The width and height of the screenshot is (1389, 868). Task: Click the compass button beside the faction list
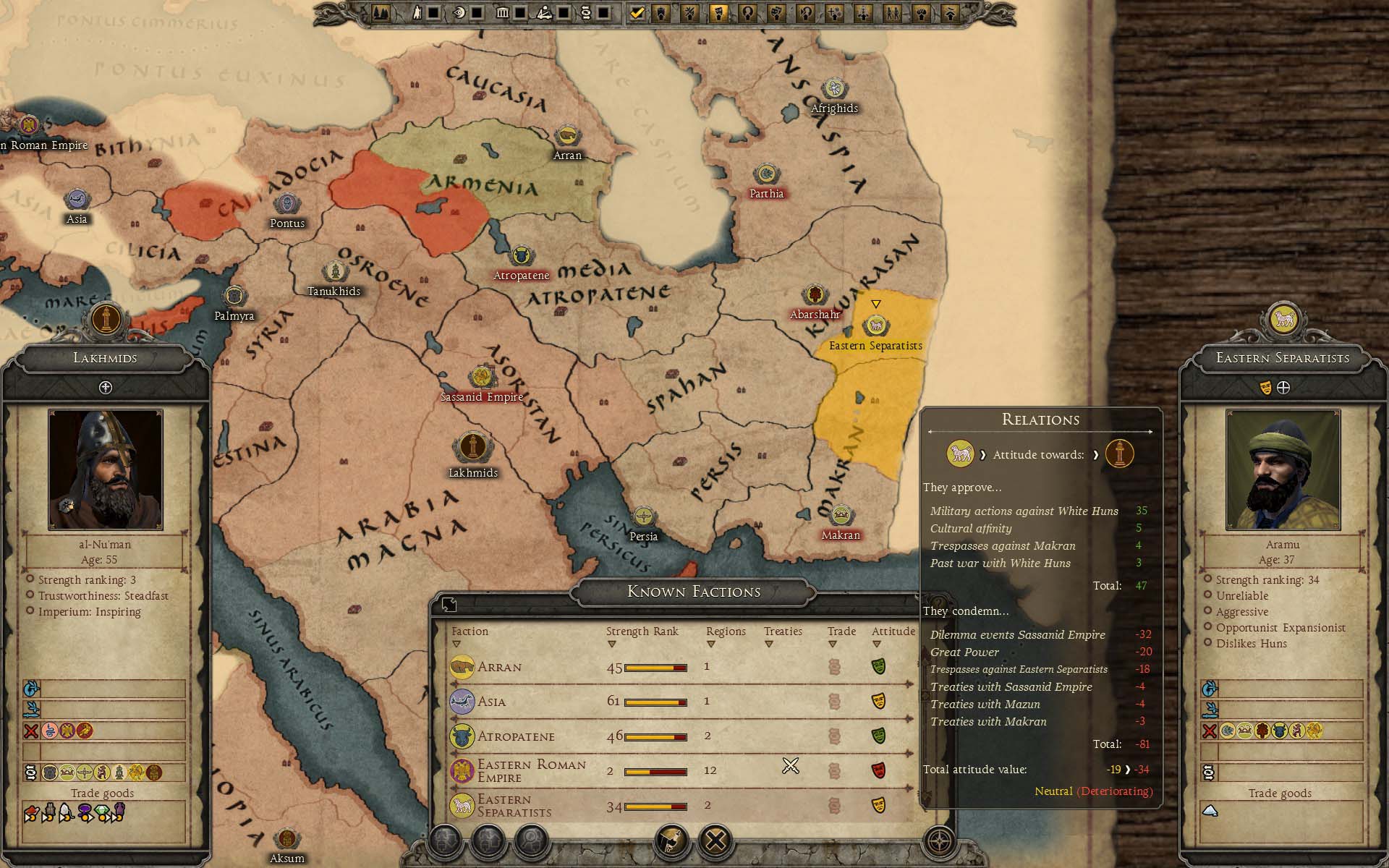point(939,841)
